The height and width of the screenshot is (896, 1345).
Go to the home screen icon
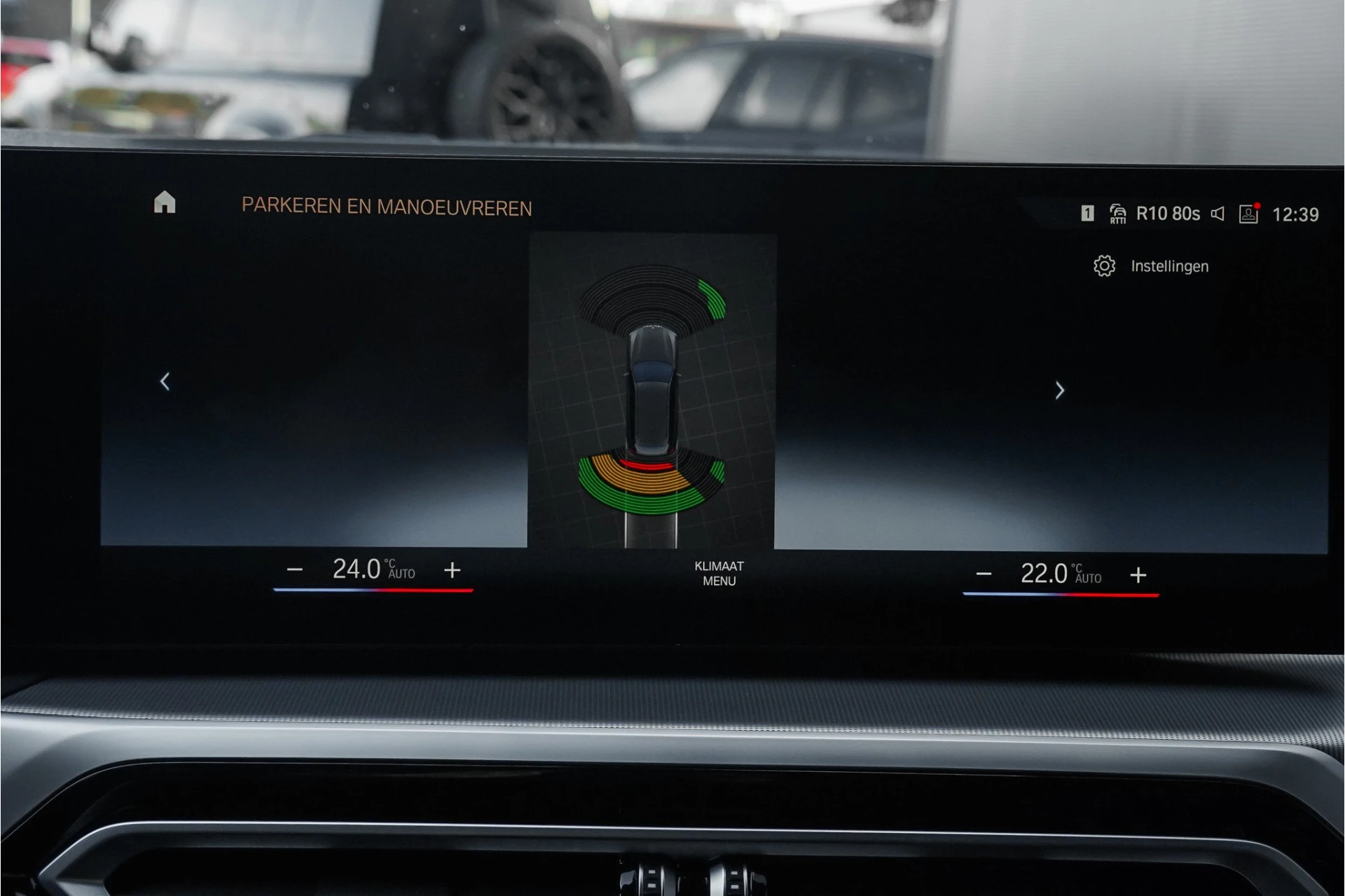pos(165,202)
